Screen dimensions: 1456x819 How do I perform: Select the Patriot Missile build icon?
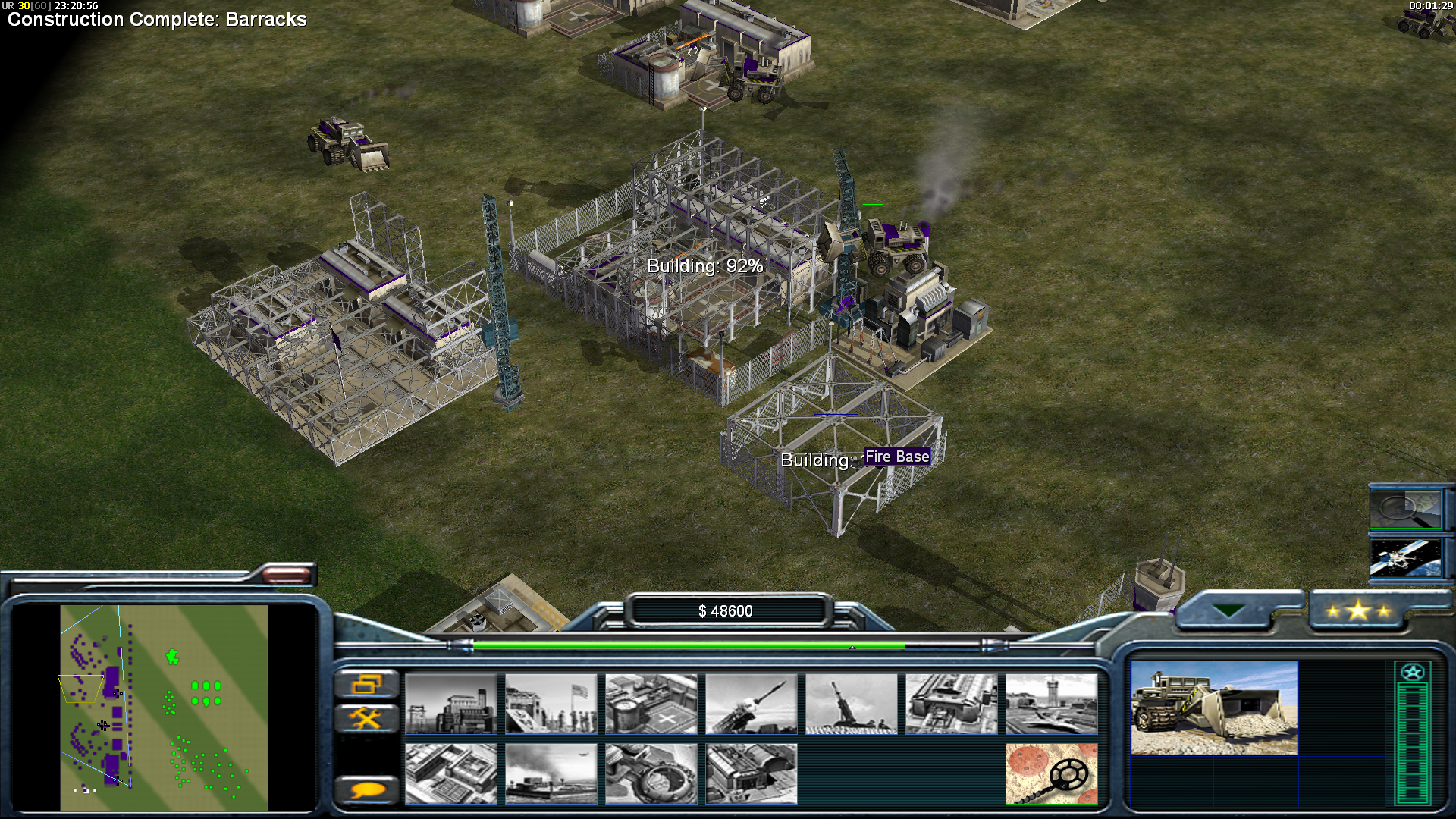[x=751, y=704]
